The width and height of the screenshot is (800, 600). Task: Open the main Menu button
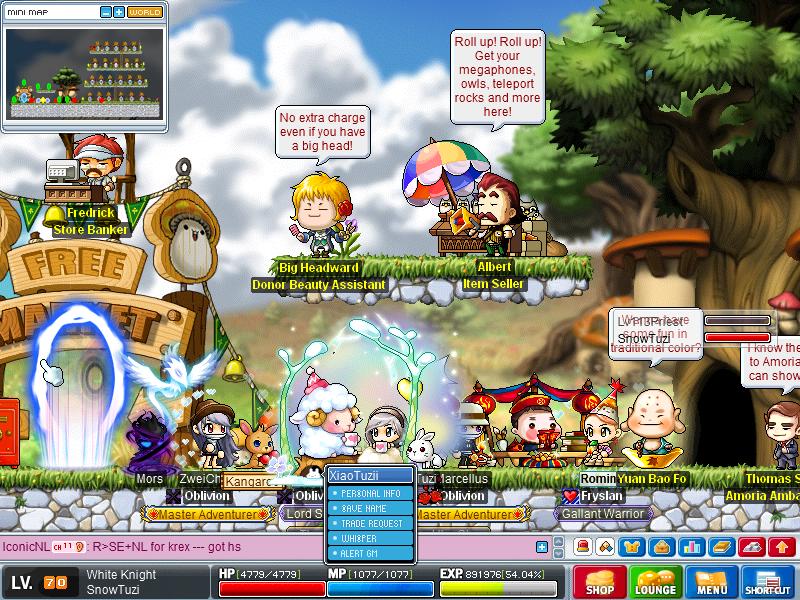tap(712, 582)
